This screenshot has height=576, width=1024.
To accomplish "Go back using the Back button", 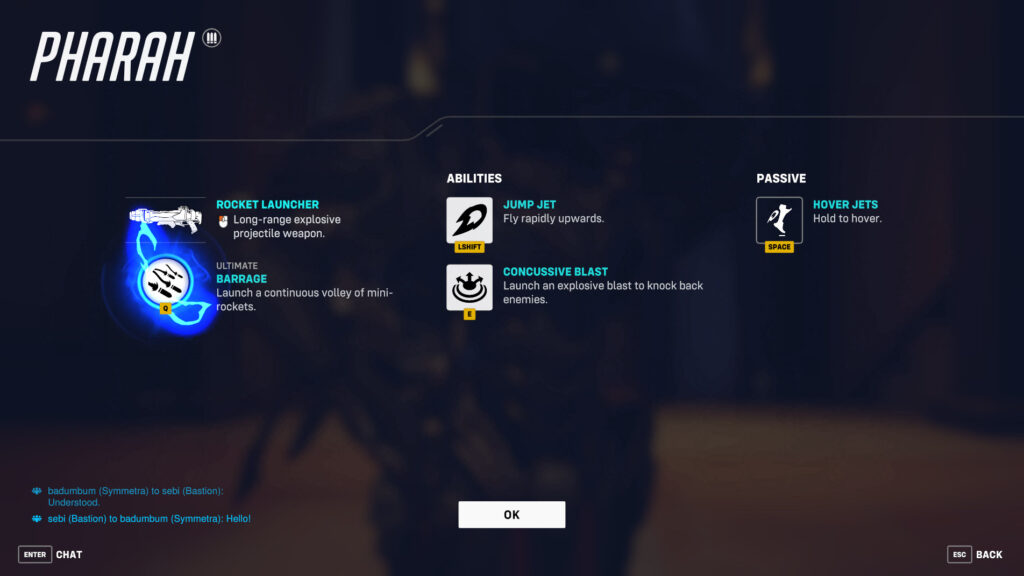I will [975, 554].
